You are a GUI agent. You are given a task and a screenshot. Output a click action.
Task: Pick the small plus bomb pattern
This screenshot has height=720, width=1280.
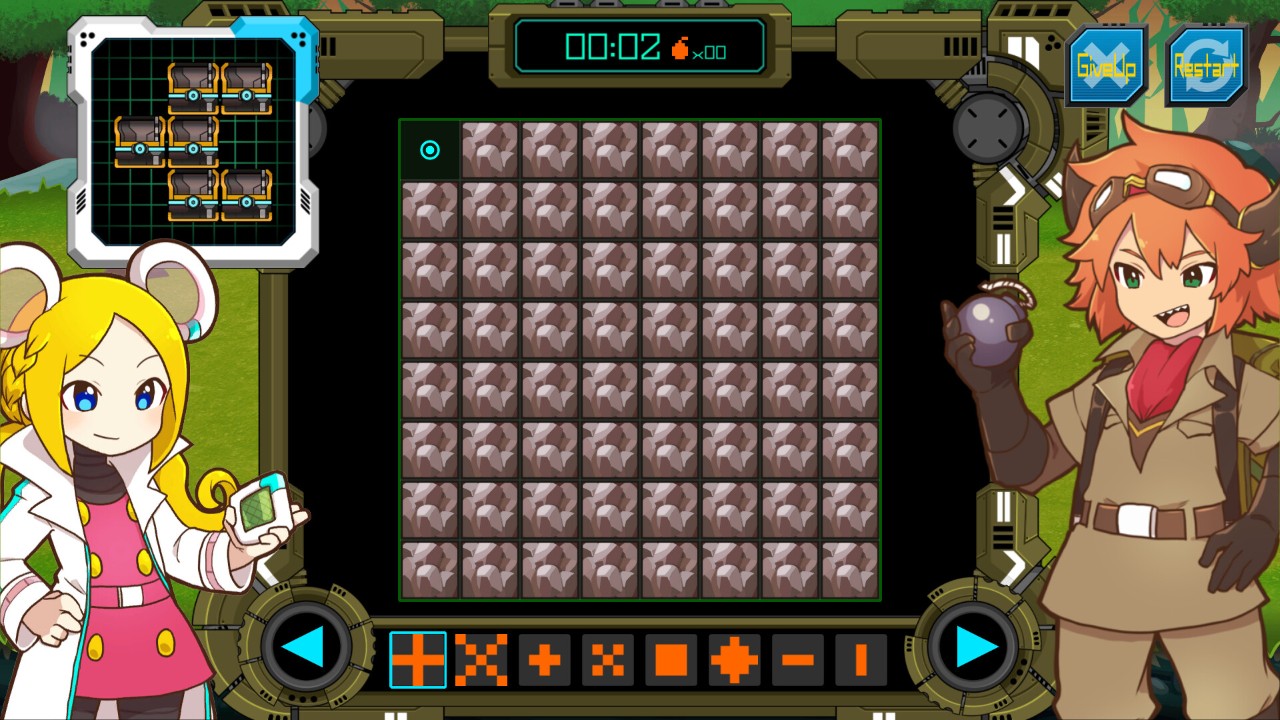(544, 660)
